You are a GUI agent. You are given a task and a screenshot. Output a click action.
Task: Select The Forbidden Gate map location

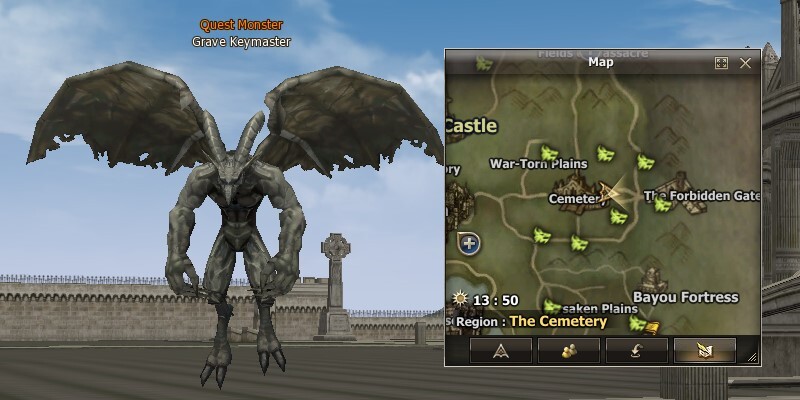pyautogui.click(x=702, y=196)
